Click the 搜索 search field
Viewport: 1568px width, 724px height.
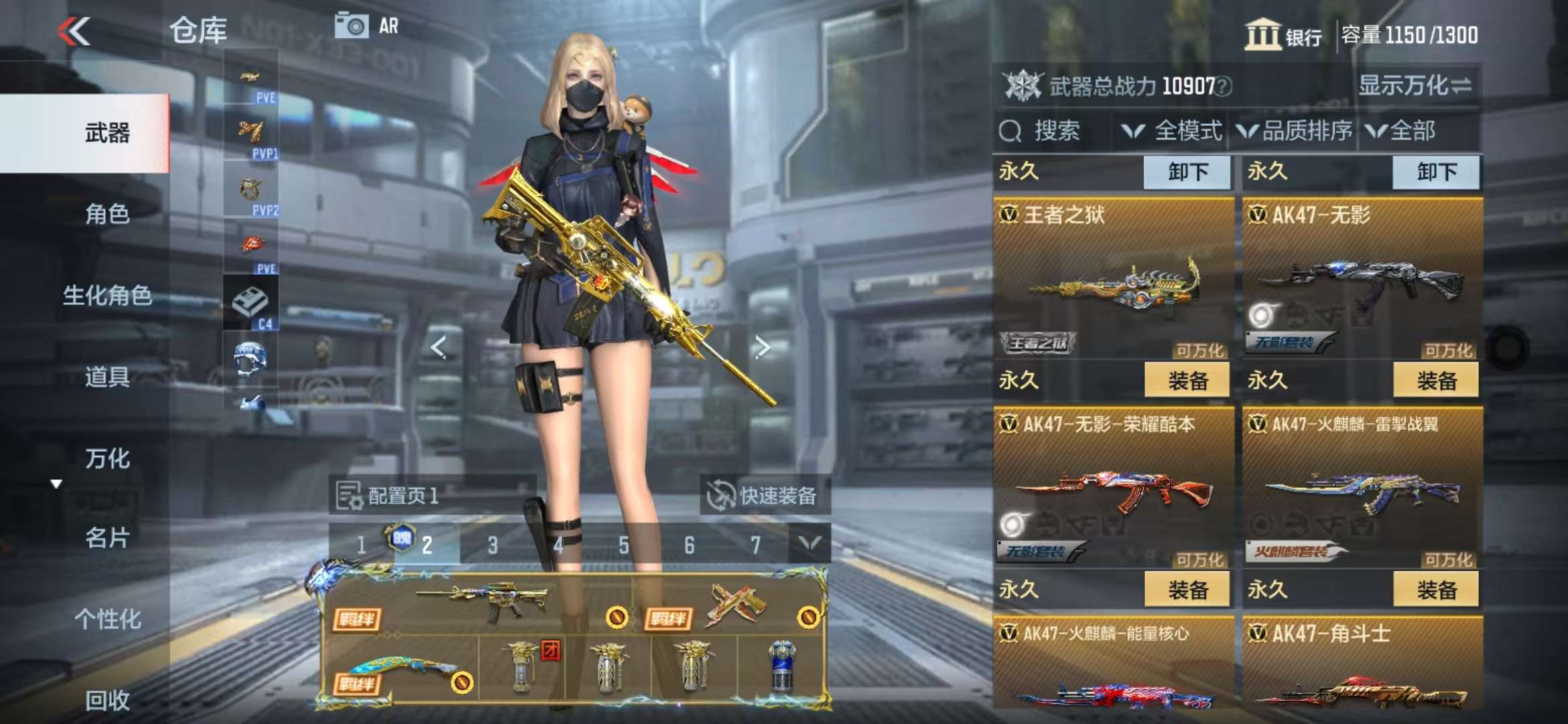1052,131
